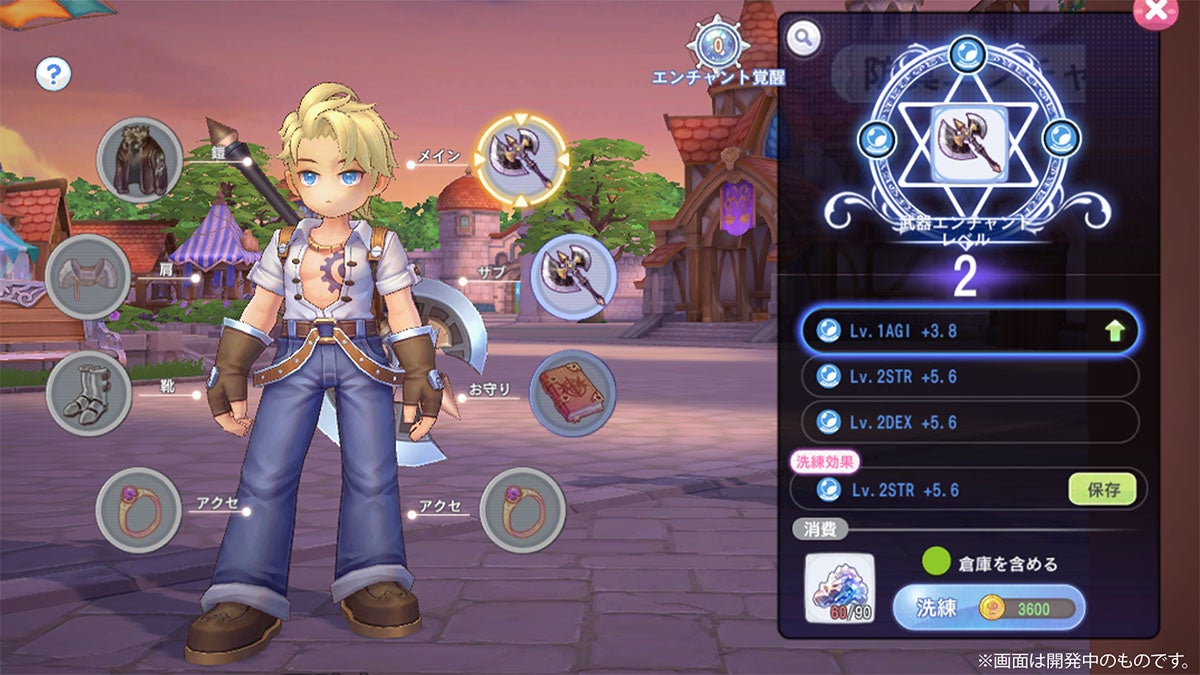Viewport: 1200px width, 675px height.
Task: Select the right ring accessory slot
Action: (523, 510)
